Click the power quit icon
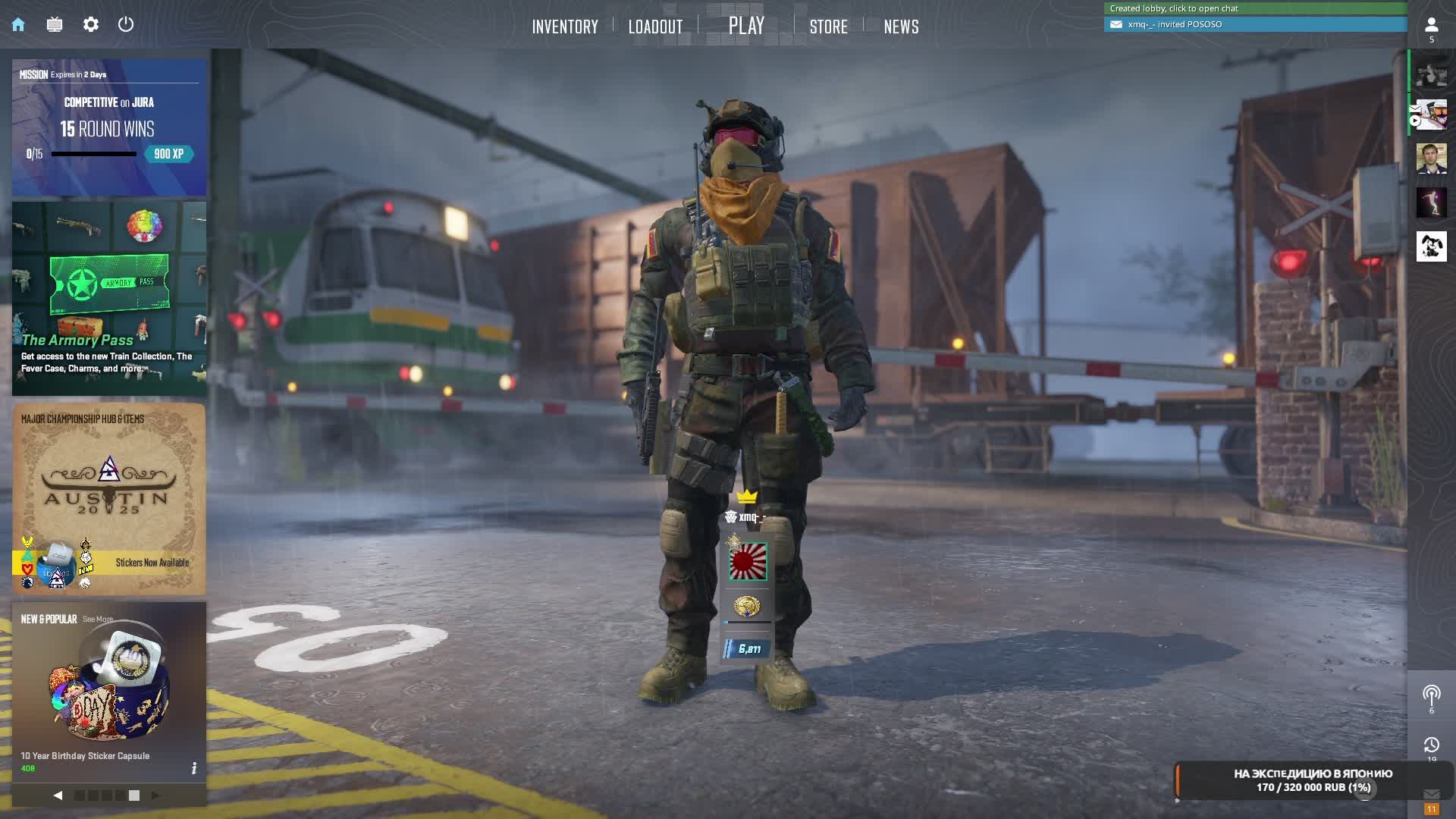 tap(126, 24)
